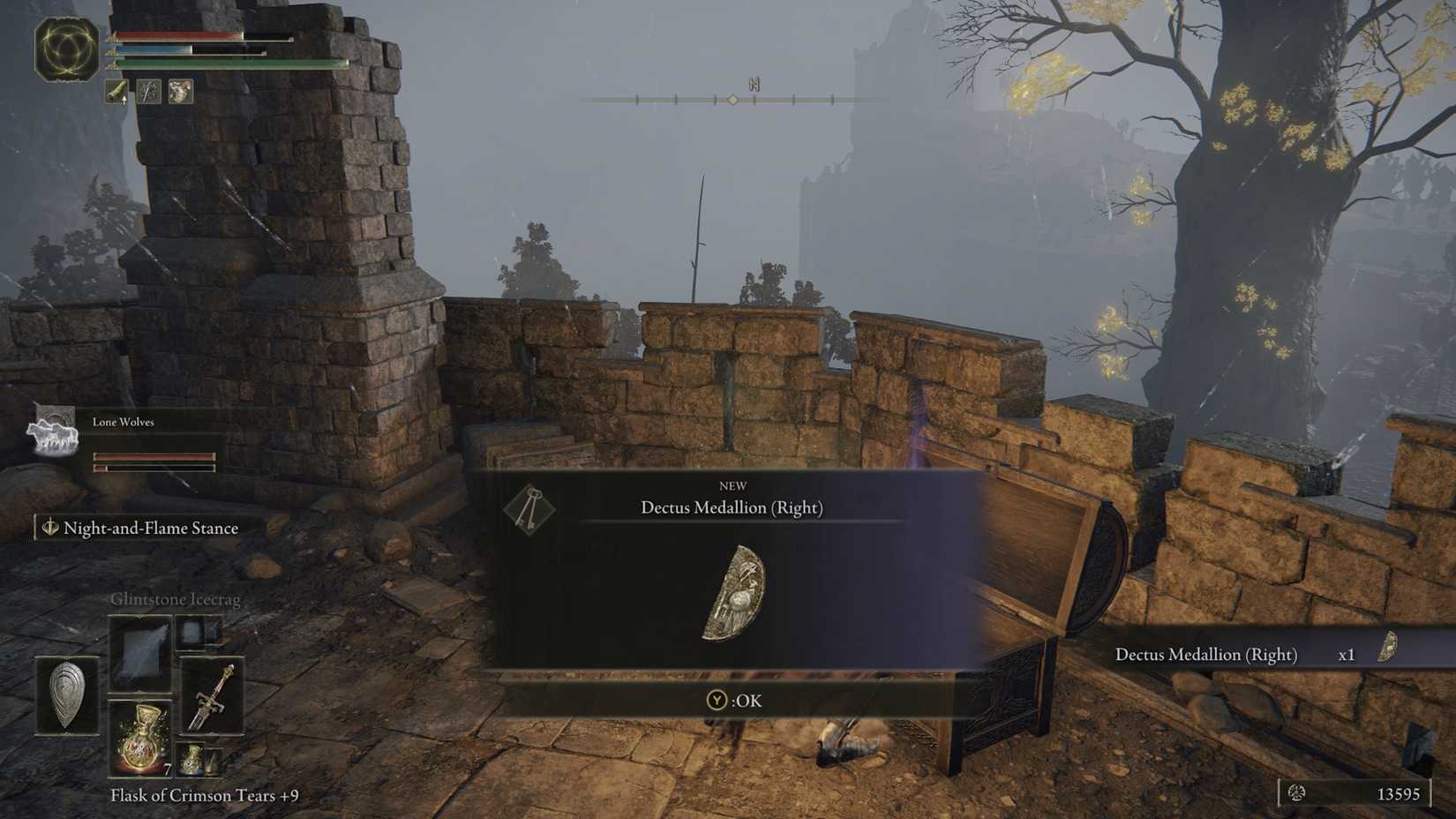Select the Glintstone Icecrag spell icon
Image resolution: width=1456 pixels, height=819 pixels.
[x=140, y=650]
